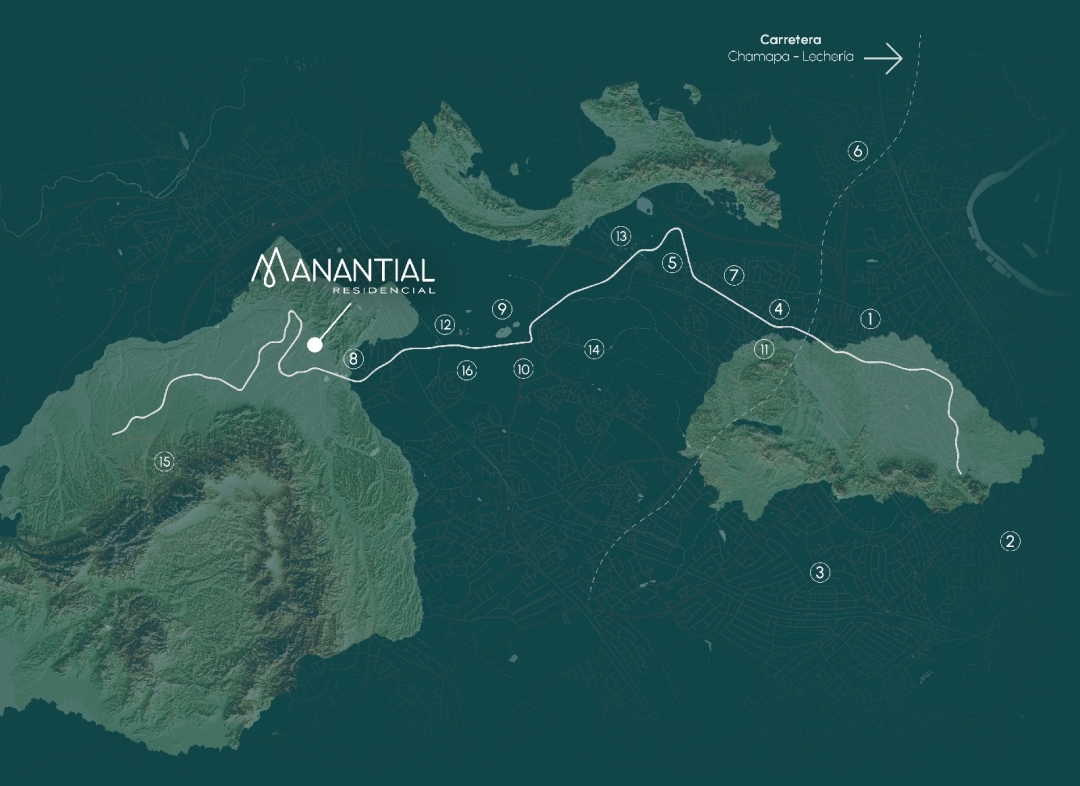Click the circled 12 marker
The width and height of the screenshot is (1080, 786).
(445, 325)
